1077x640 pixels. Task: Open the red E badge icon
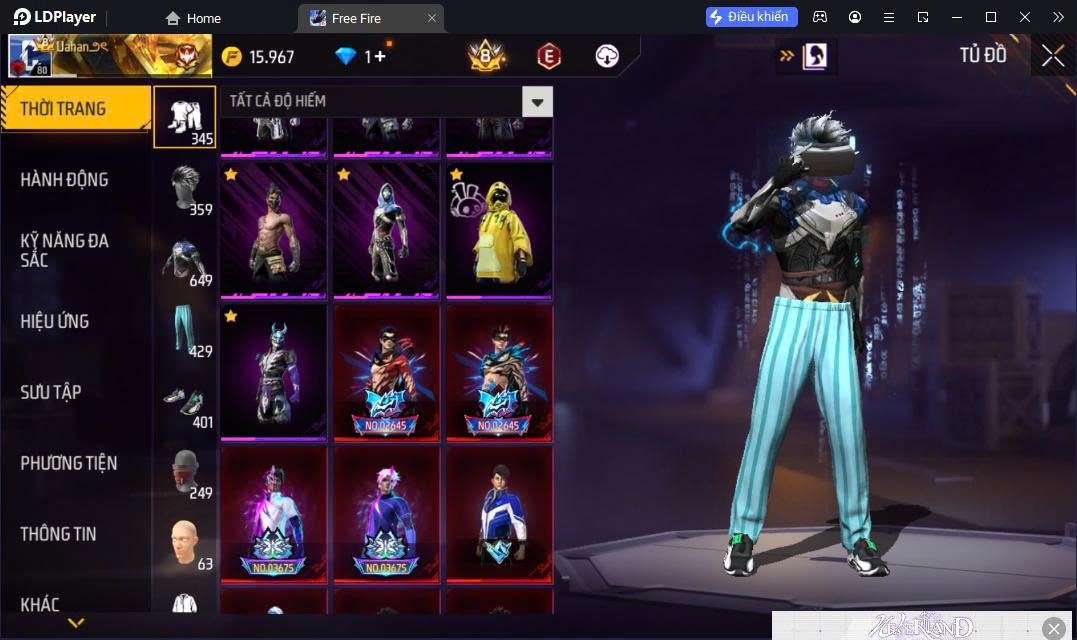(548, 56)
